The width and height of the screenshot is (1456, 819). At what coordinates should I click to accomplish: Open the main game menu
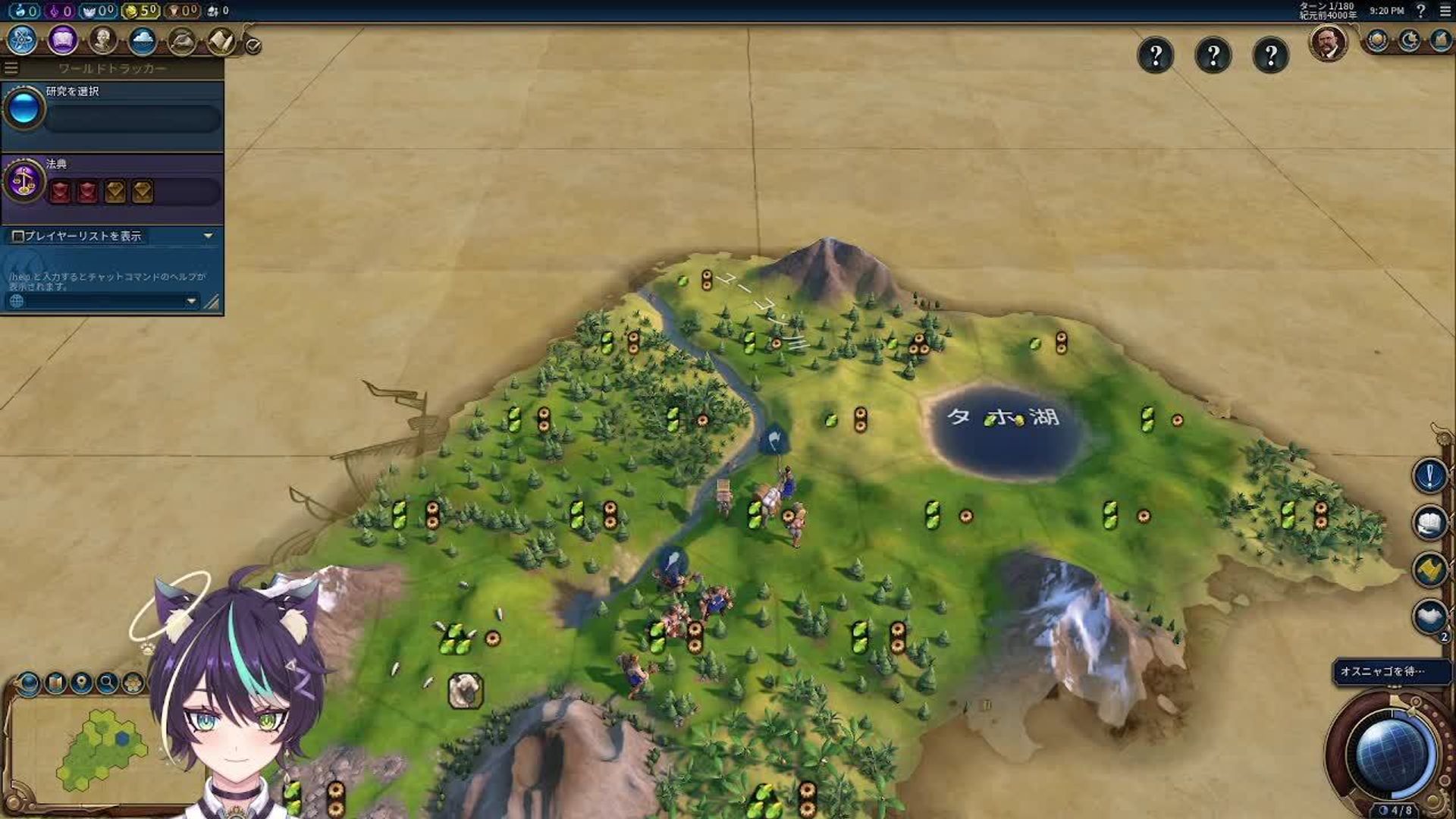pos(1445,11)
